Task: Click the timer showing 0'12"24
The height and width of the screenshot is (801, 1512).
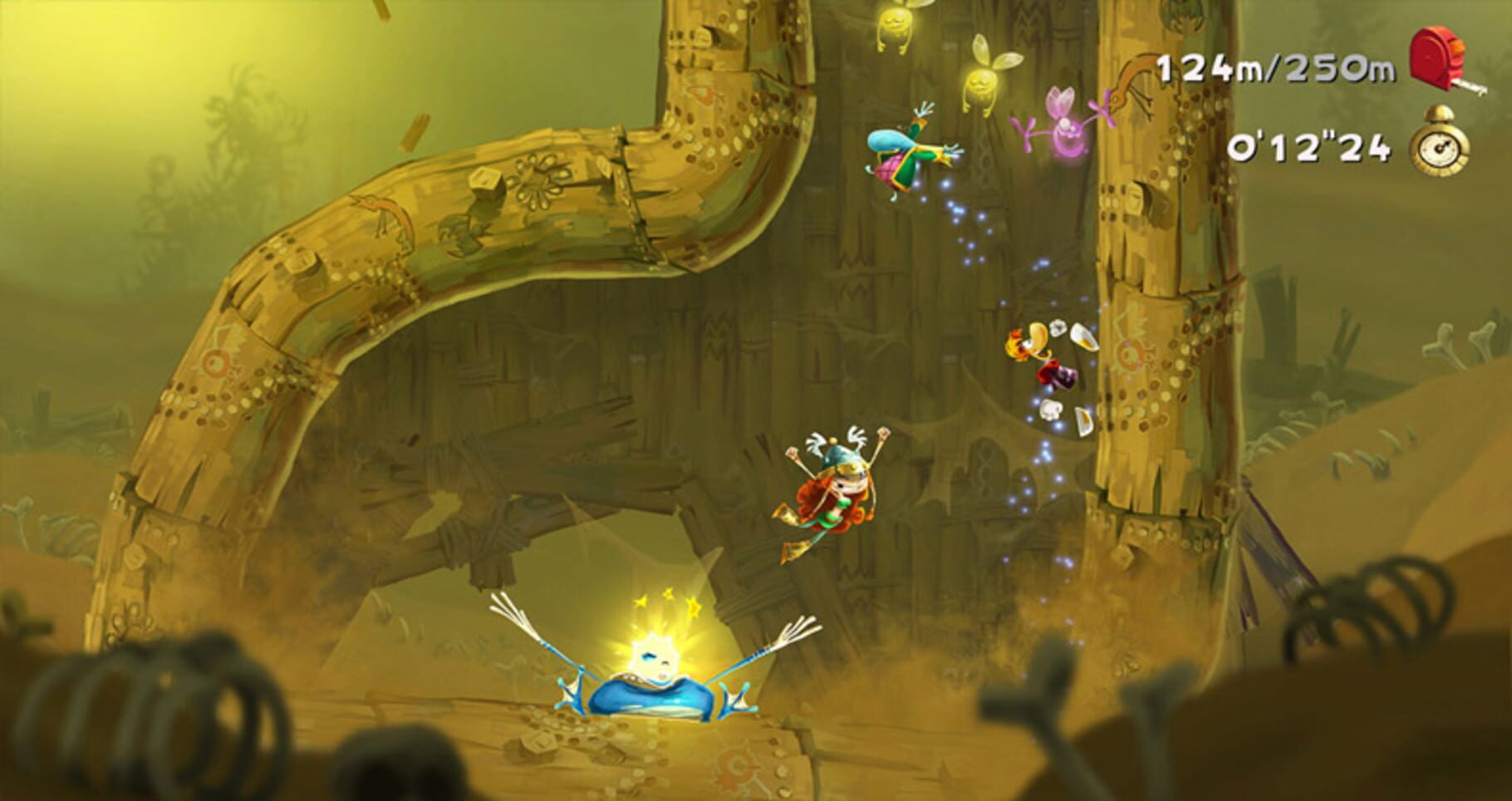Action: 1308,150
